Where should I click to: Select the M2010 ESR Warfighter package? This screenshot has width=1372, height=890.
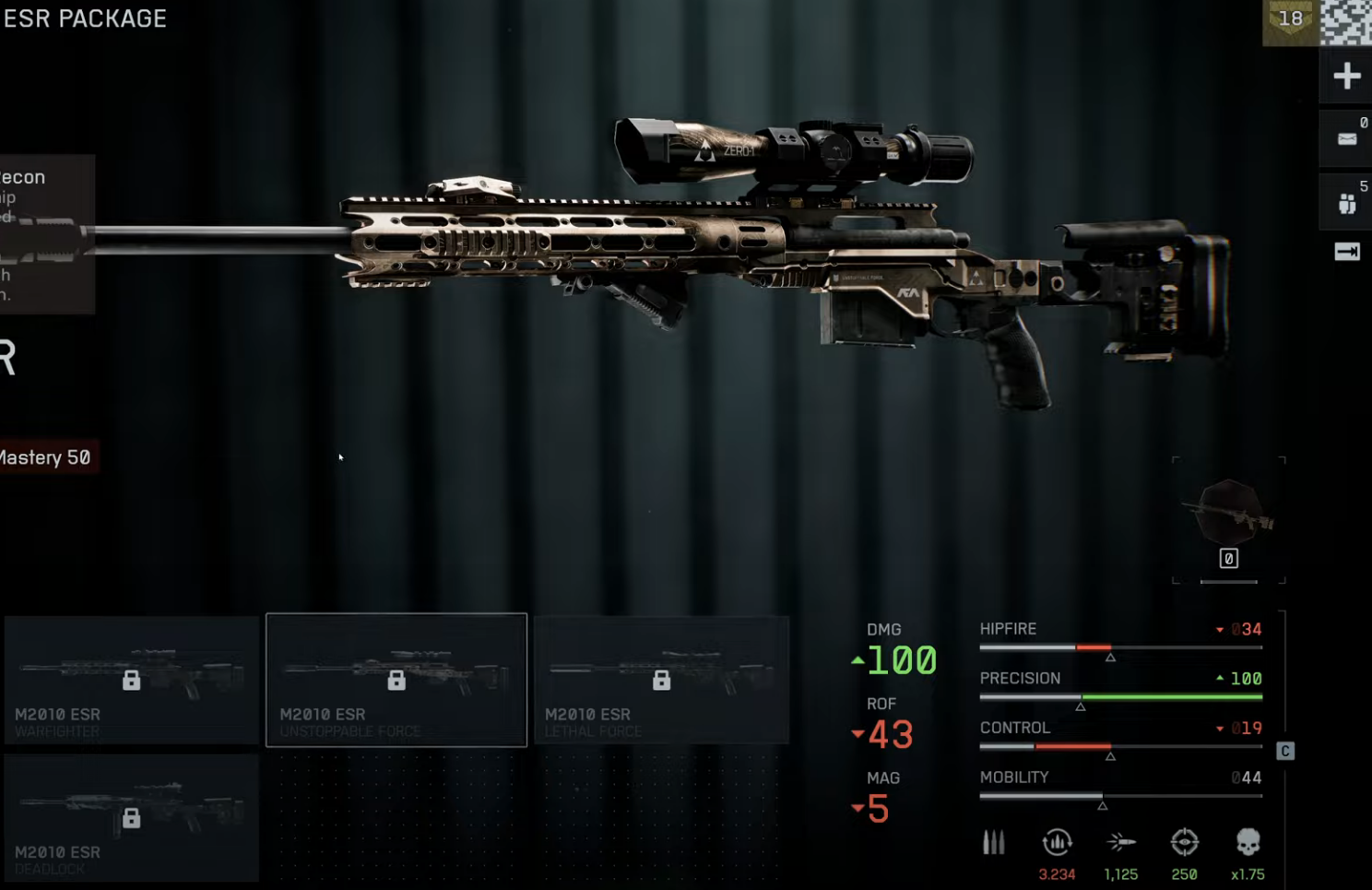point(132,680)
